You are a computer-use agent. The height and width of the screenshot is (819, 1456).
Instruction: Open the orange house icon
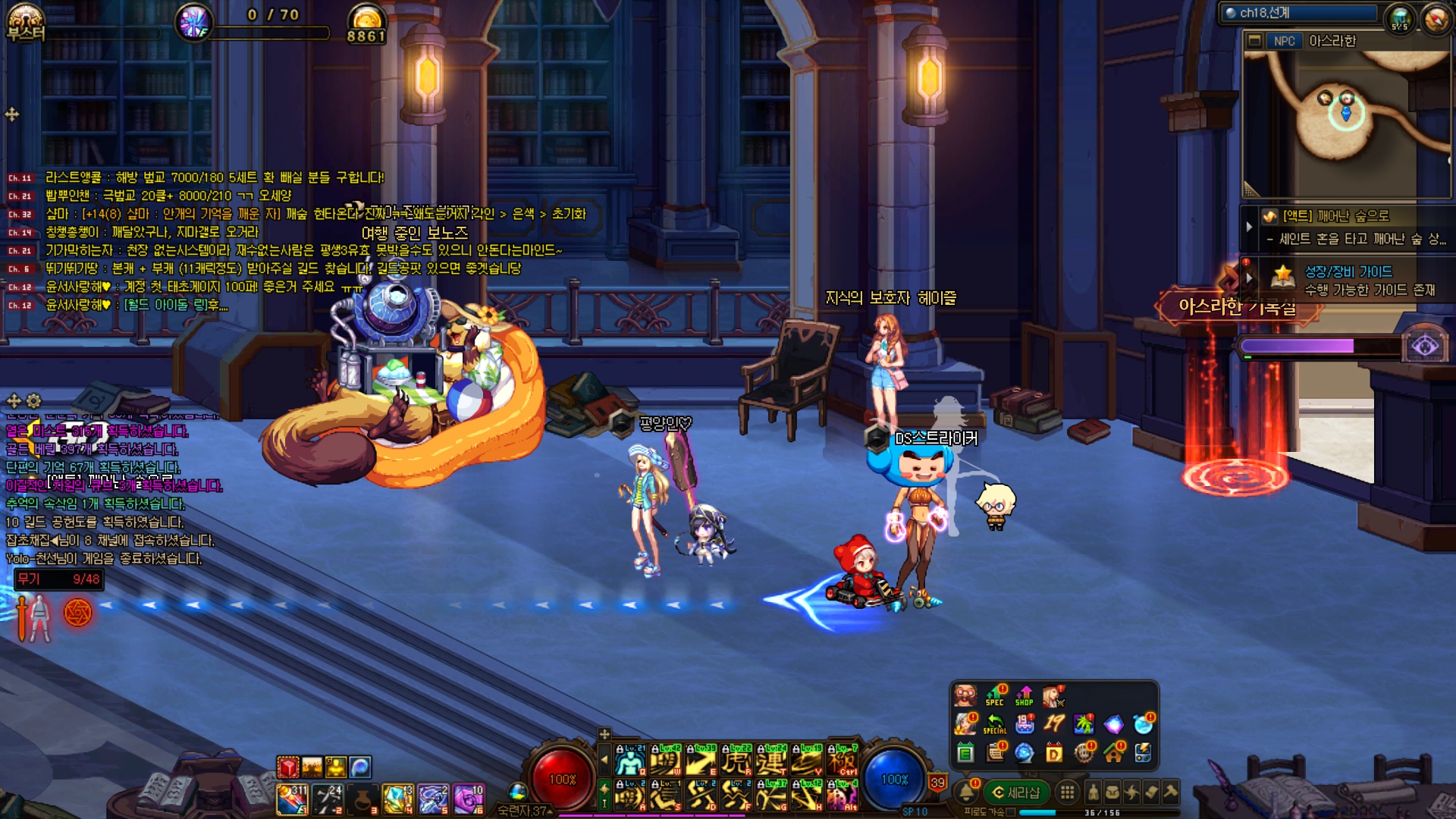[1113, 753]
